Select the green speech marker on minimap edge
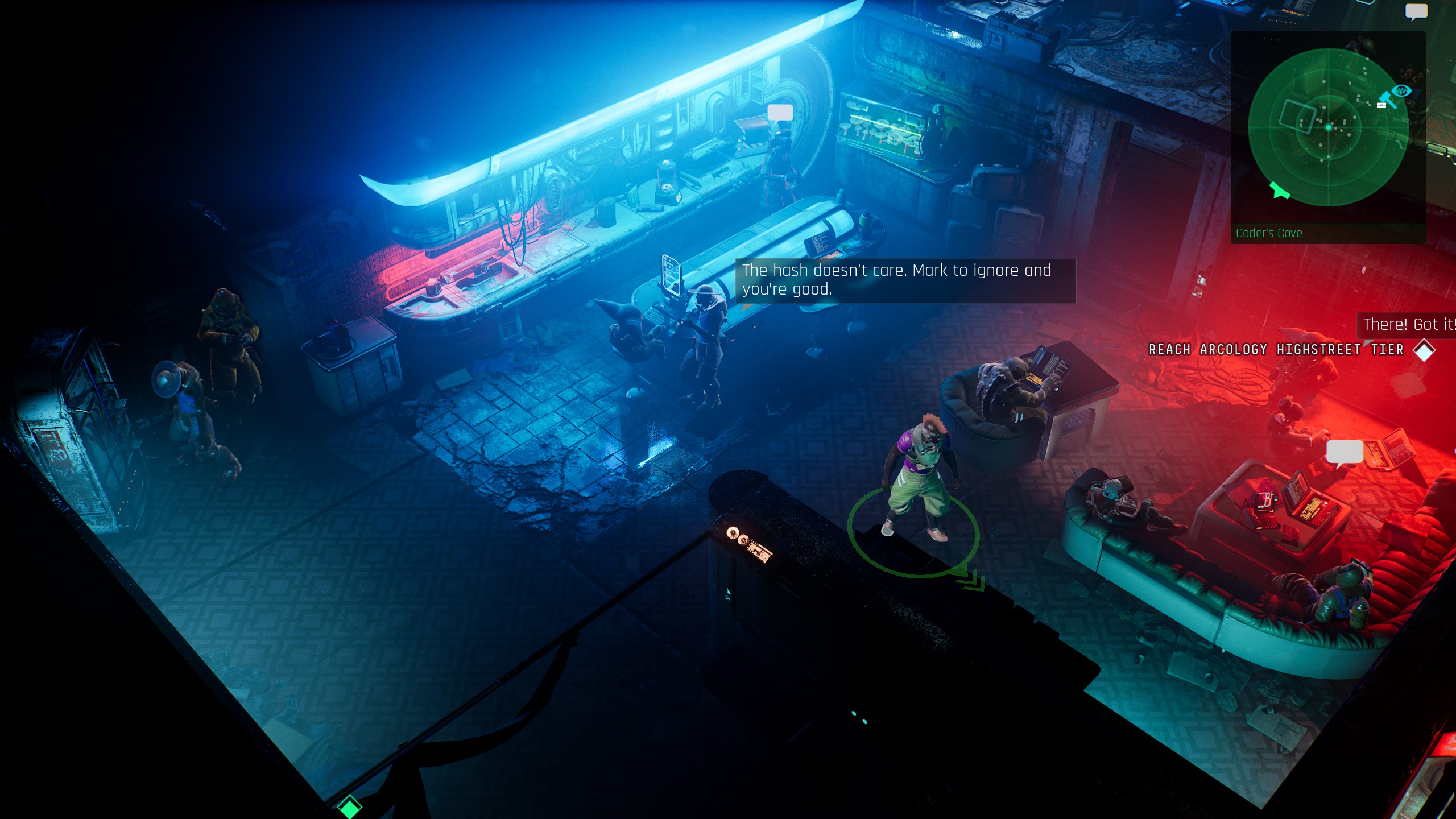Image resolution: width=1456 pixels, height=819 pixels. coord(1280,191)
